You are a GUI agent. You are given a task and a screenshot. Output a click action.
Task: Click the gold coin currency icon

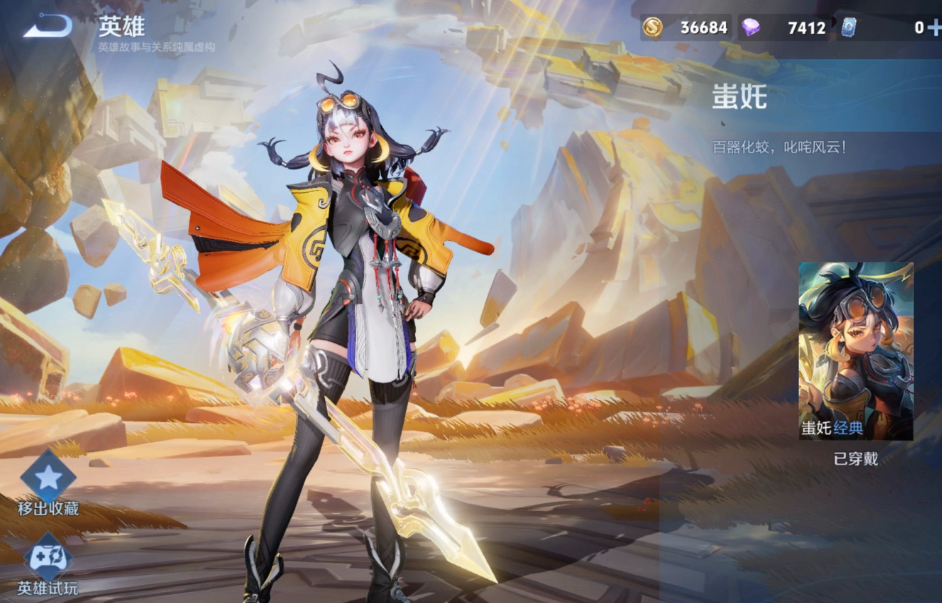click(653, 27)
